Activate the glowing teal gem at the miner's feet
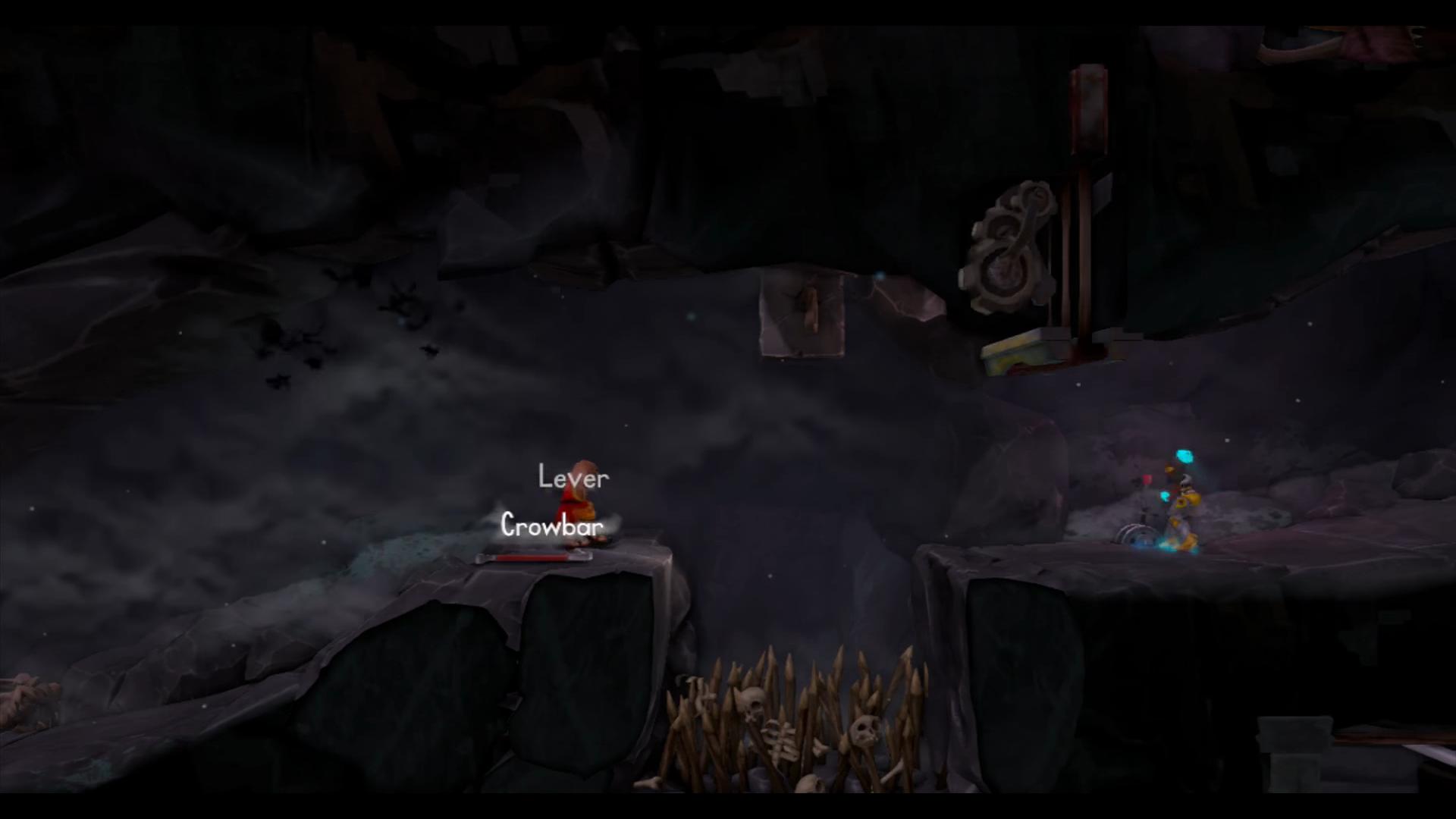The width and height of the screenshot is (1456, 819). (1165, 496)
